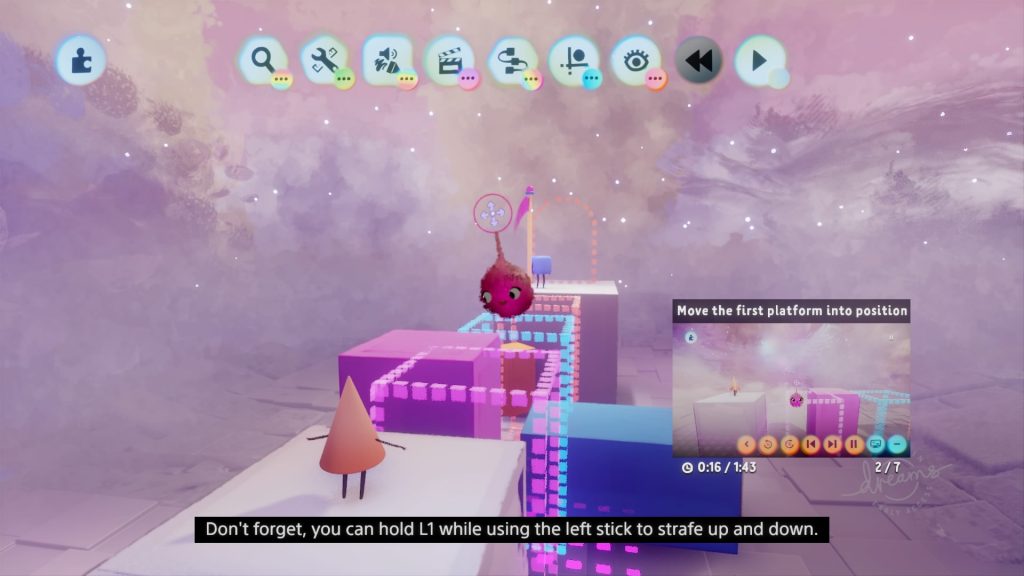This screenshot has height=576, width=1024.
Task: Select the move-arrows widget above the imp
Action: [x=492, y=213]
